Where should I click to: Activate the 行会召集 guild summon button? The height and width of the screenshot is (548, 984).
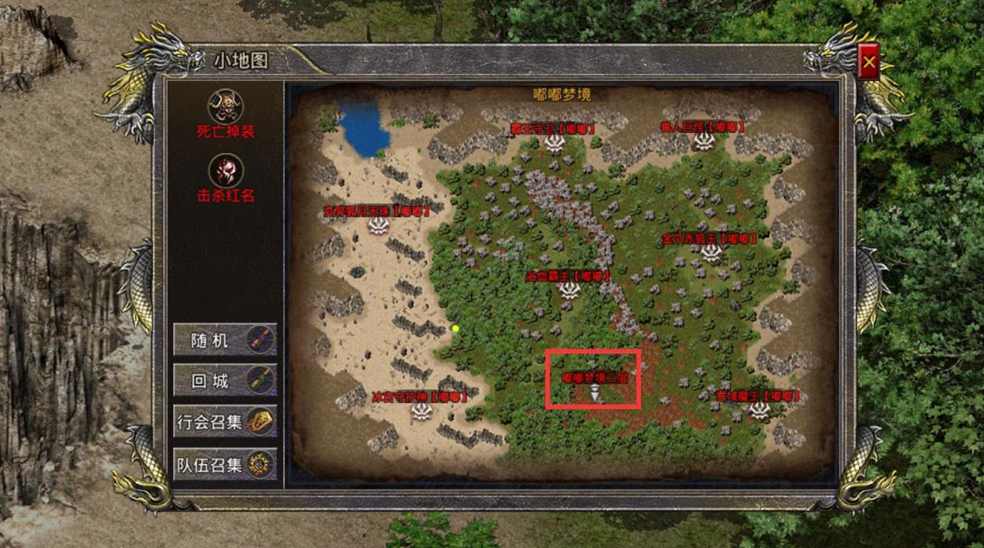click(x=225, y=422)
